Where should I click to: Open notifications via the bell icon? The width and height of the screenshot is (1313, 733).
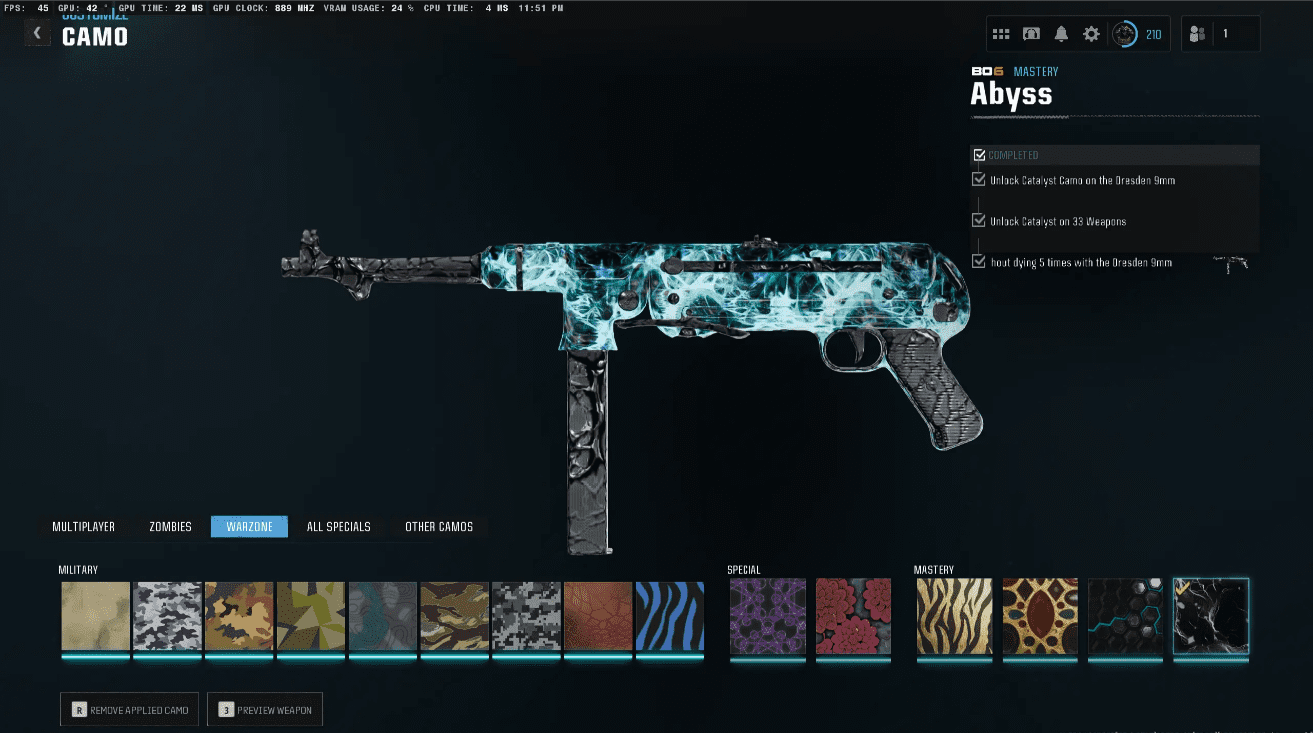[x=1061, y=33]
